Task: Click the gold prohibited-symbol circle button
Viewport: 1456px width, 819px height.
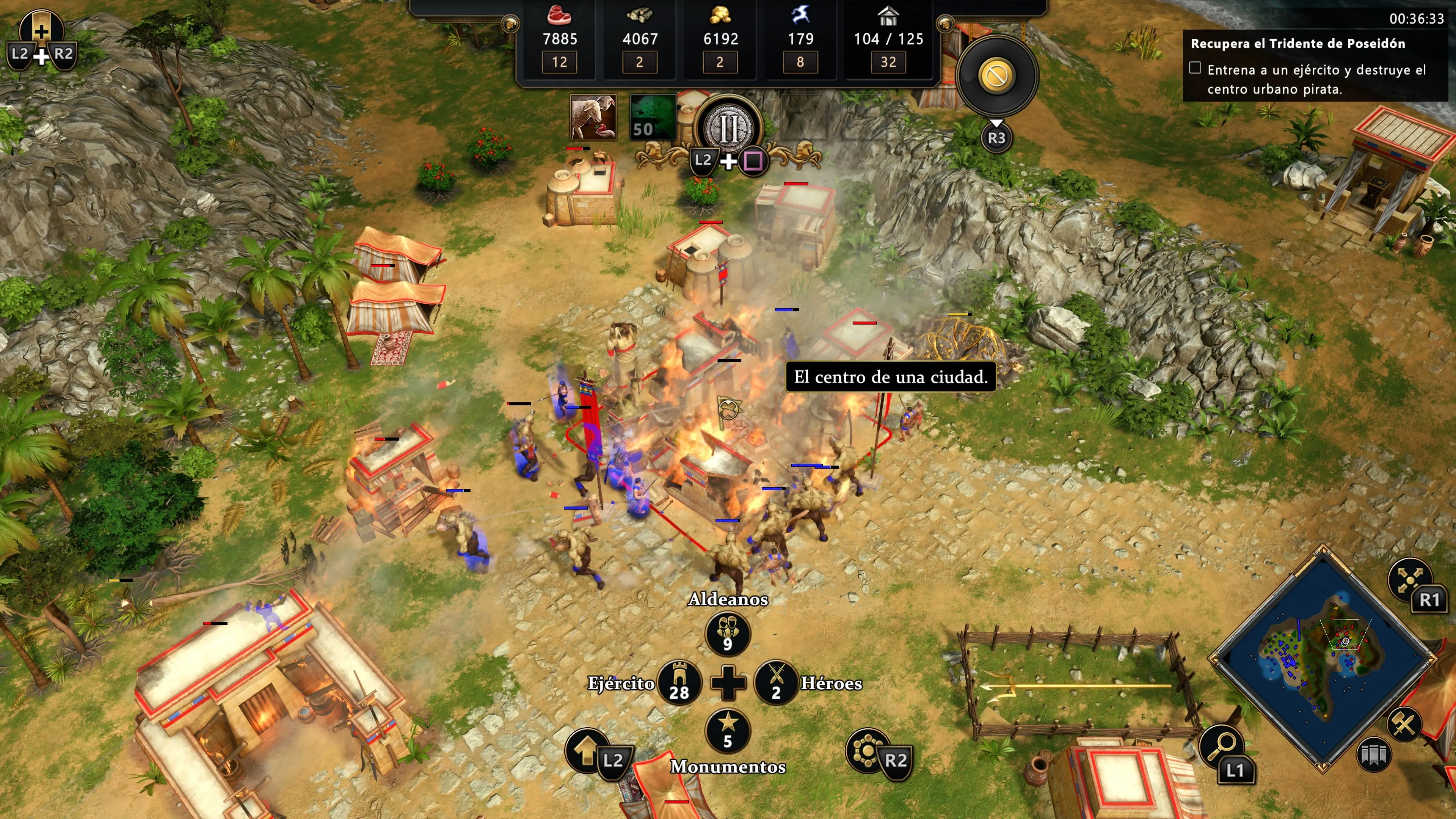Action: point(996,75)
